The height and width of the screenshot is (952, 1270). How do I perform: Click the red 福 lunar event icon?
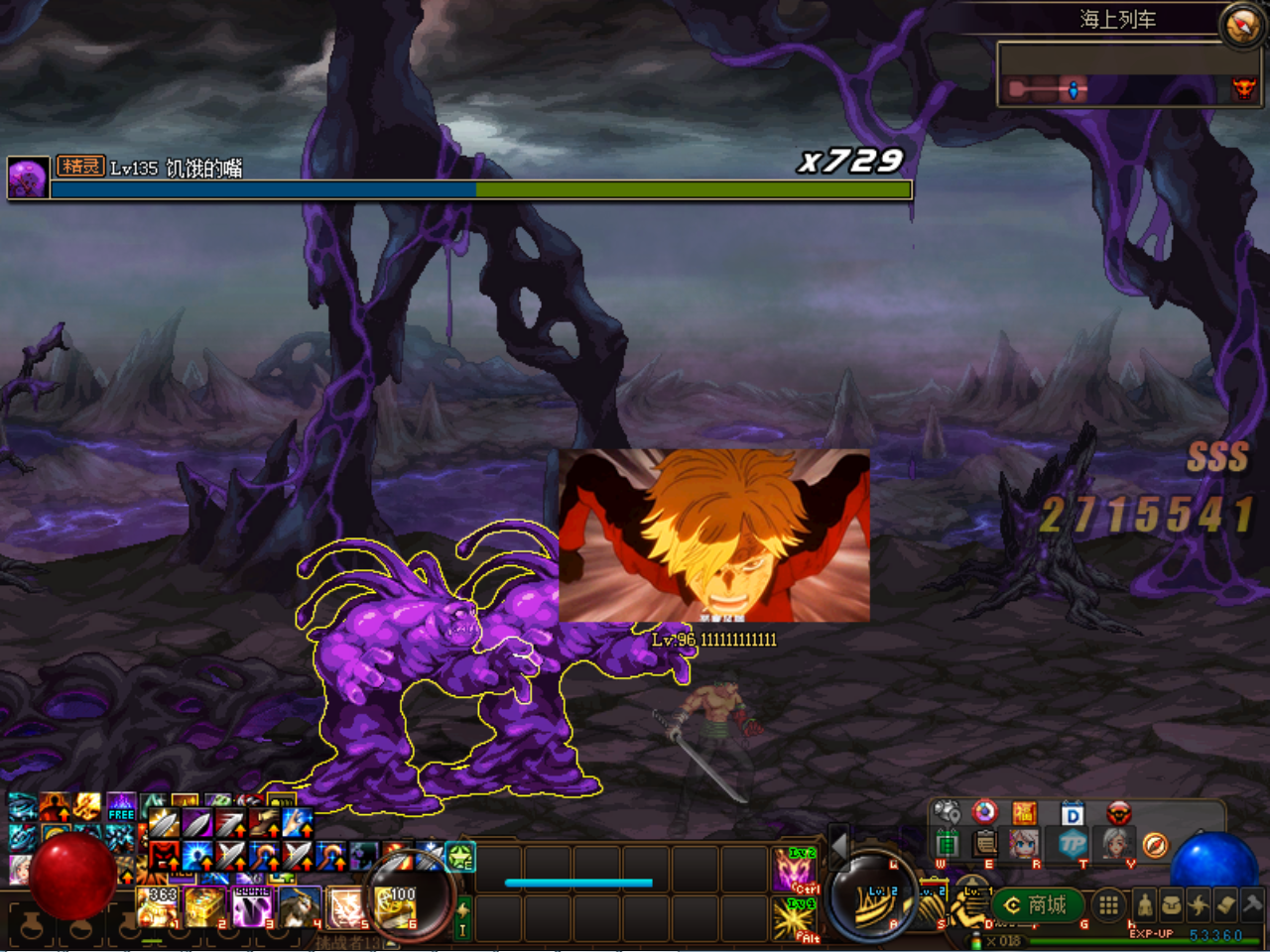click(x=1024, y=812)
